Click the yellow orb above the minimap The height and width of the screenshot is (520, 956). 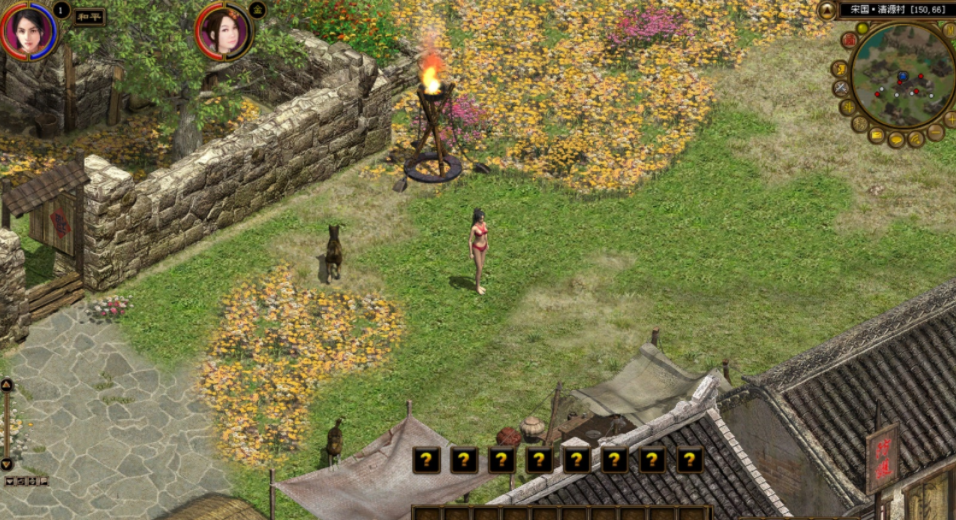(862, 28)
